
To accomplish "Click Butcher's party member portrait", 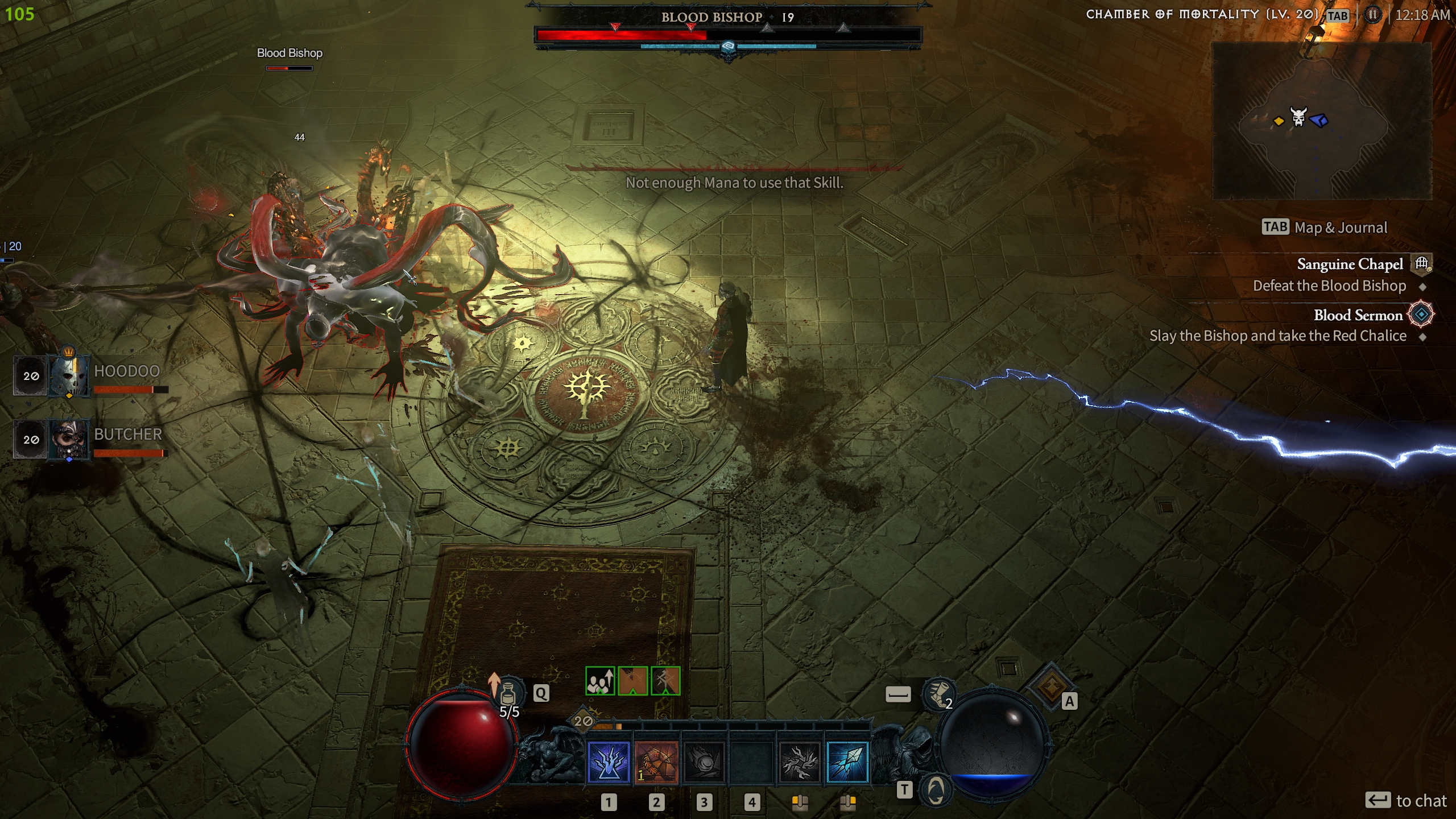I will coord(69,439).
